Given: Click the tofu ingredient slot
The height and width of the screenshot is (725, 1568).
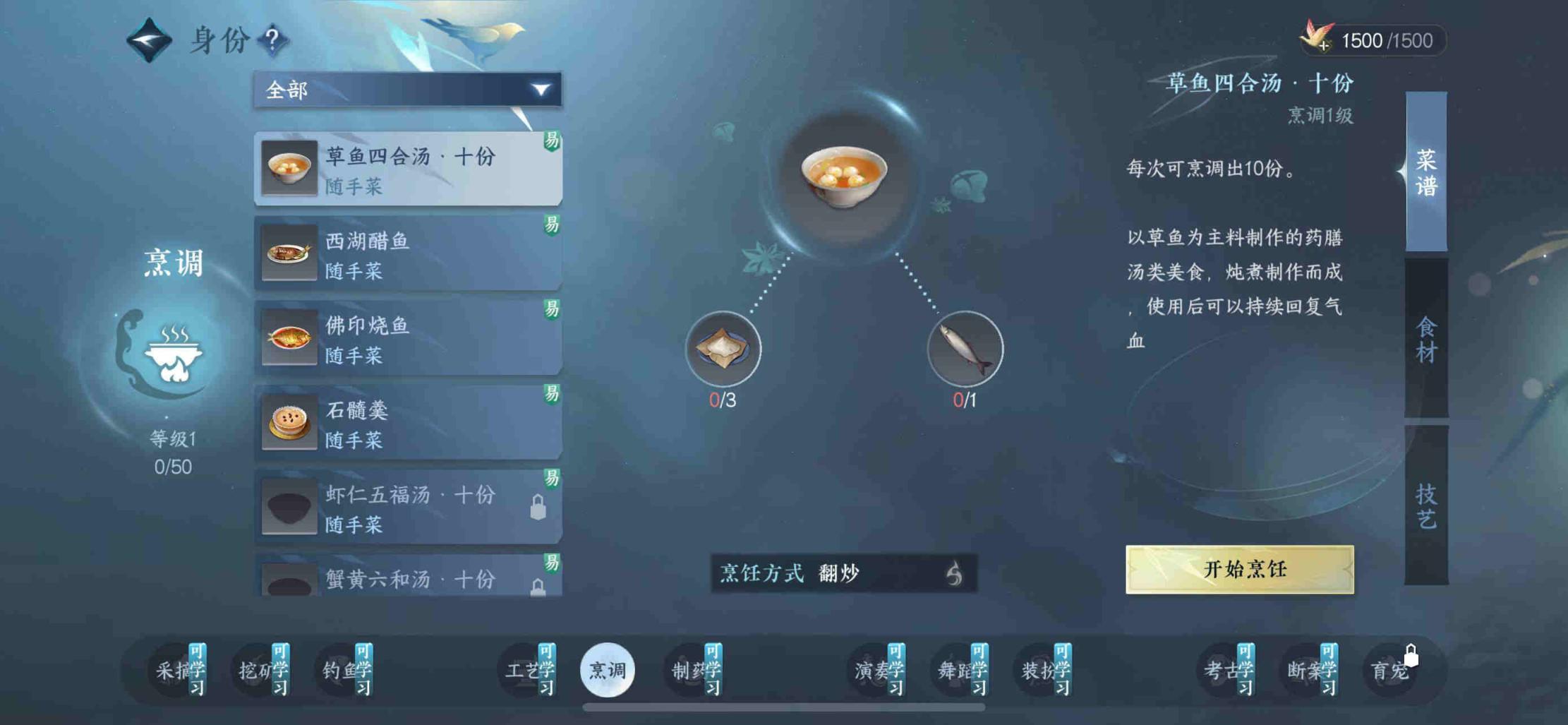Looking at the screenshot, I should point(723,349).
